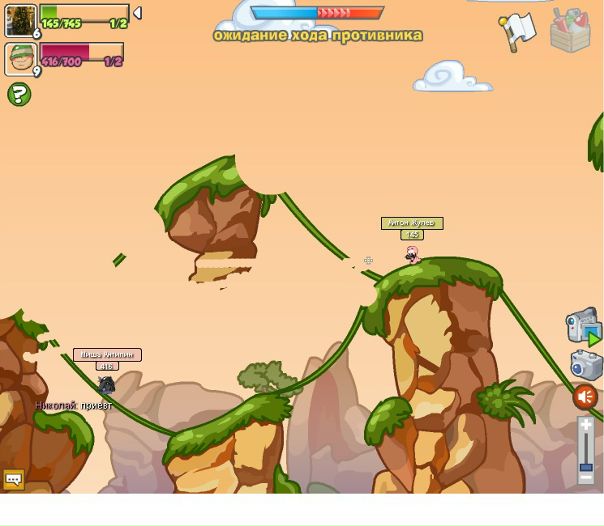
Task: Click the video camera replay button
Action: click(583, 327)
